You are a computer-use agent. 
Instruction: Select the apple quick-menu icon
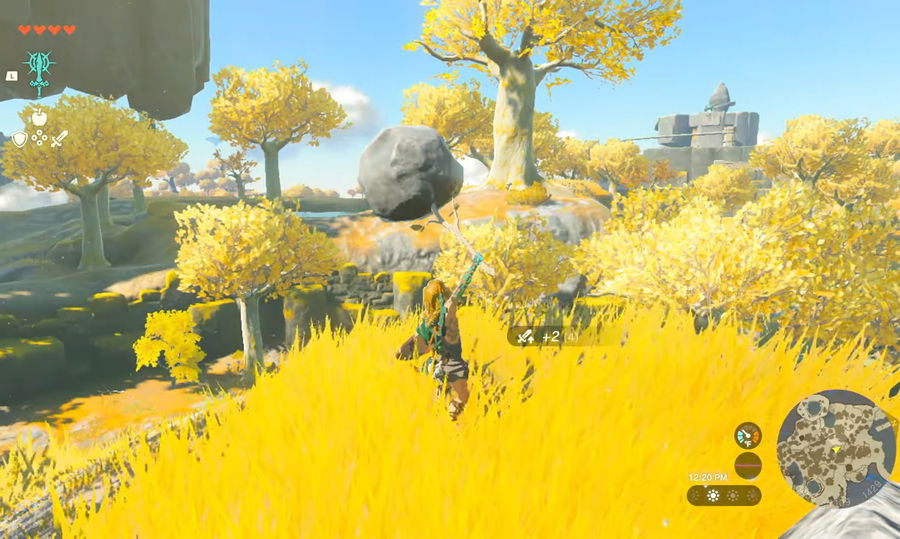(40, 117)
